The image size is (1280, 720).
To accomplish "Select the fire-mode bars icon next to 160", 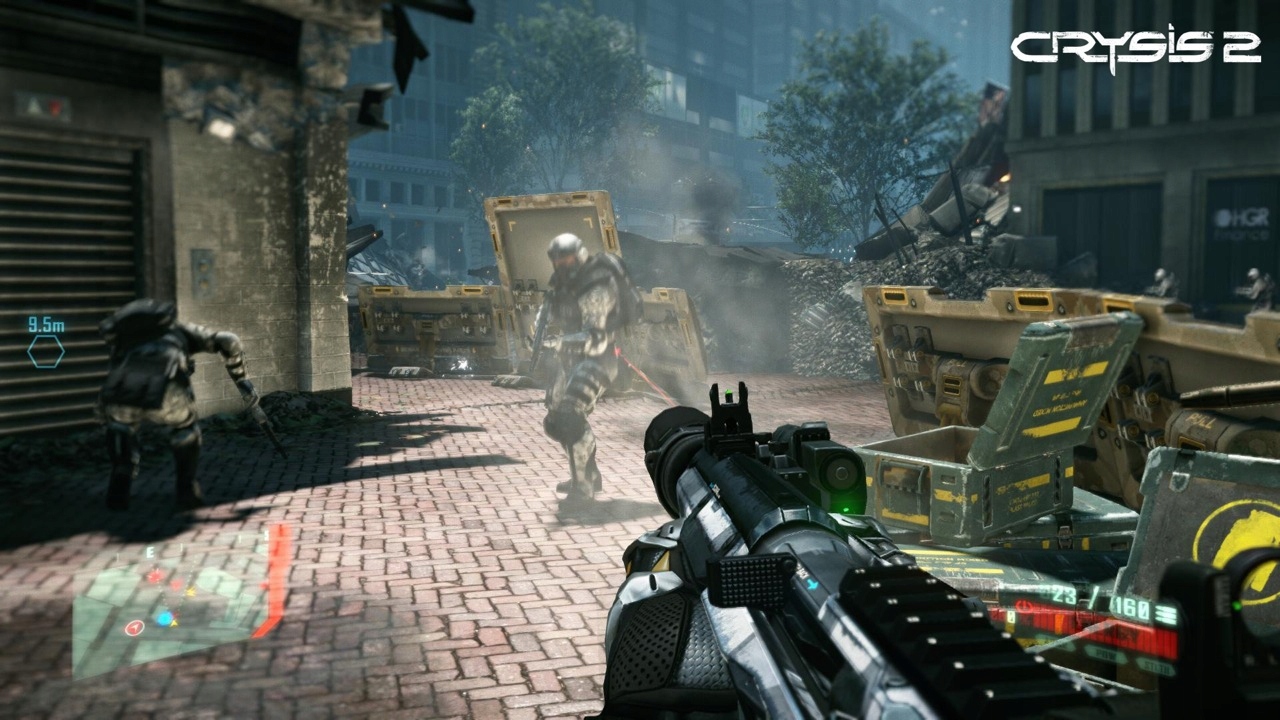I will (1166, 613).
